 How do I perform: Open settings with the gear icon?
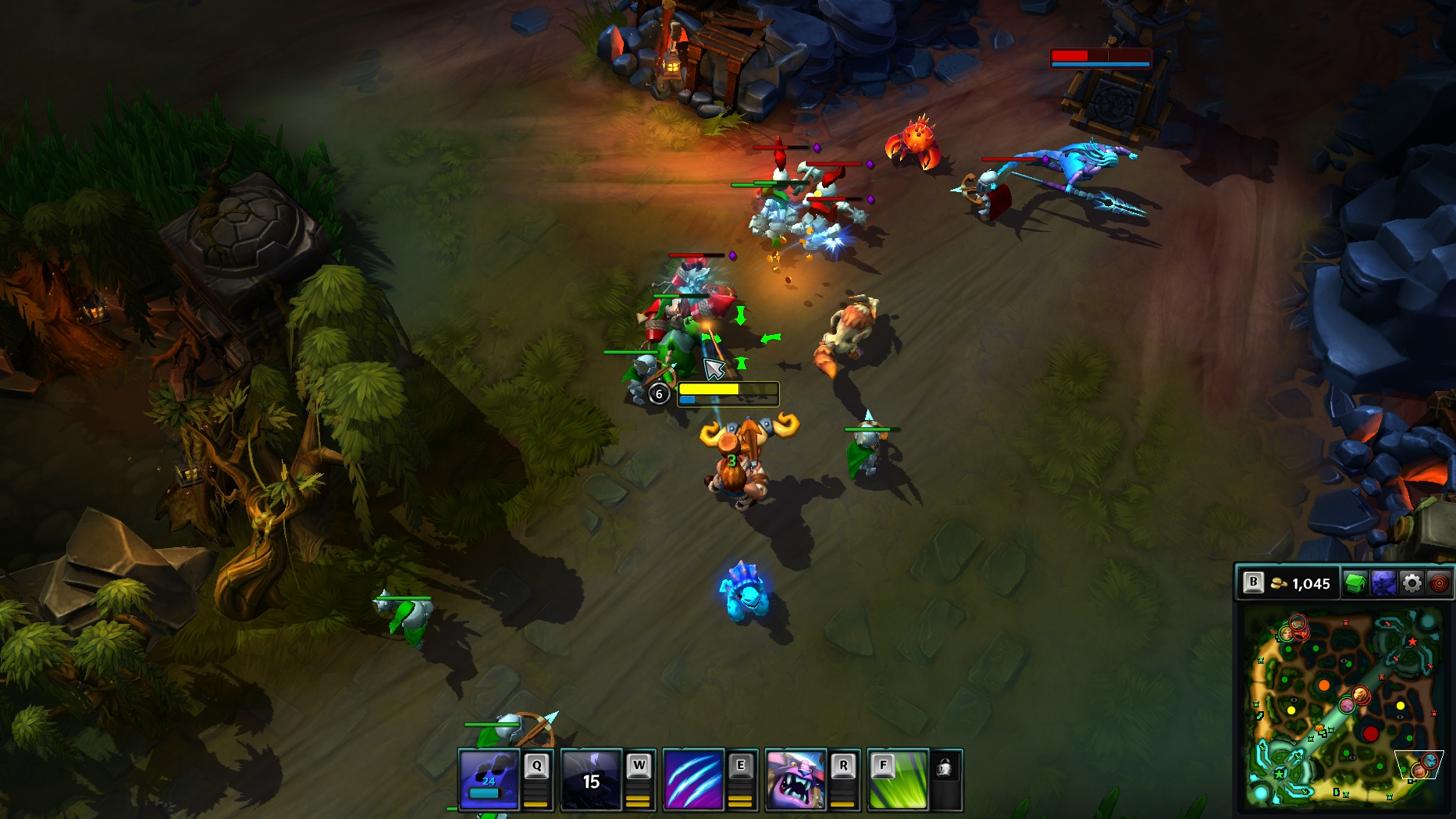pos(1412,583)
